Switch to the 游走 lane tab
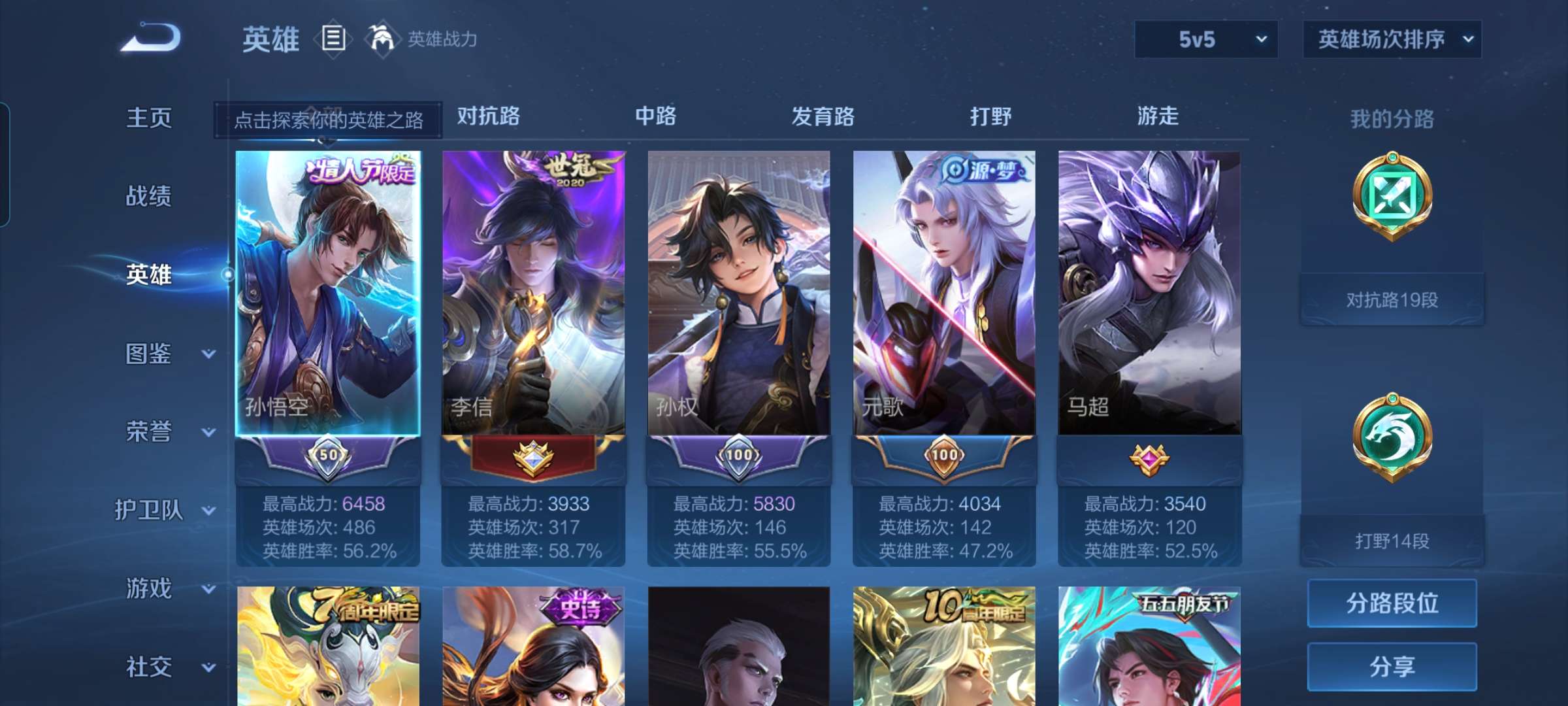 coord(1158,116)
